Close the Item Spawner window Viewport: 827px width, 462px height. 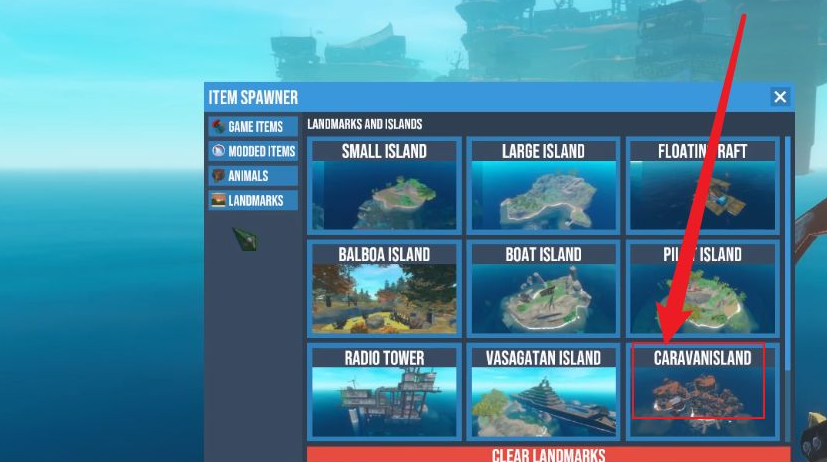[x=780, y=97]
